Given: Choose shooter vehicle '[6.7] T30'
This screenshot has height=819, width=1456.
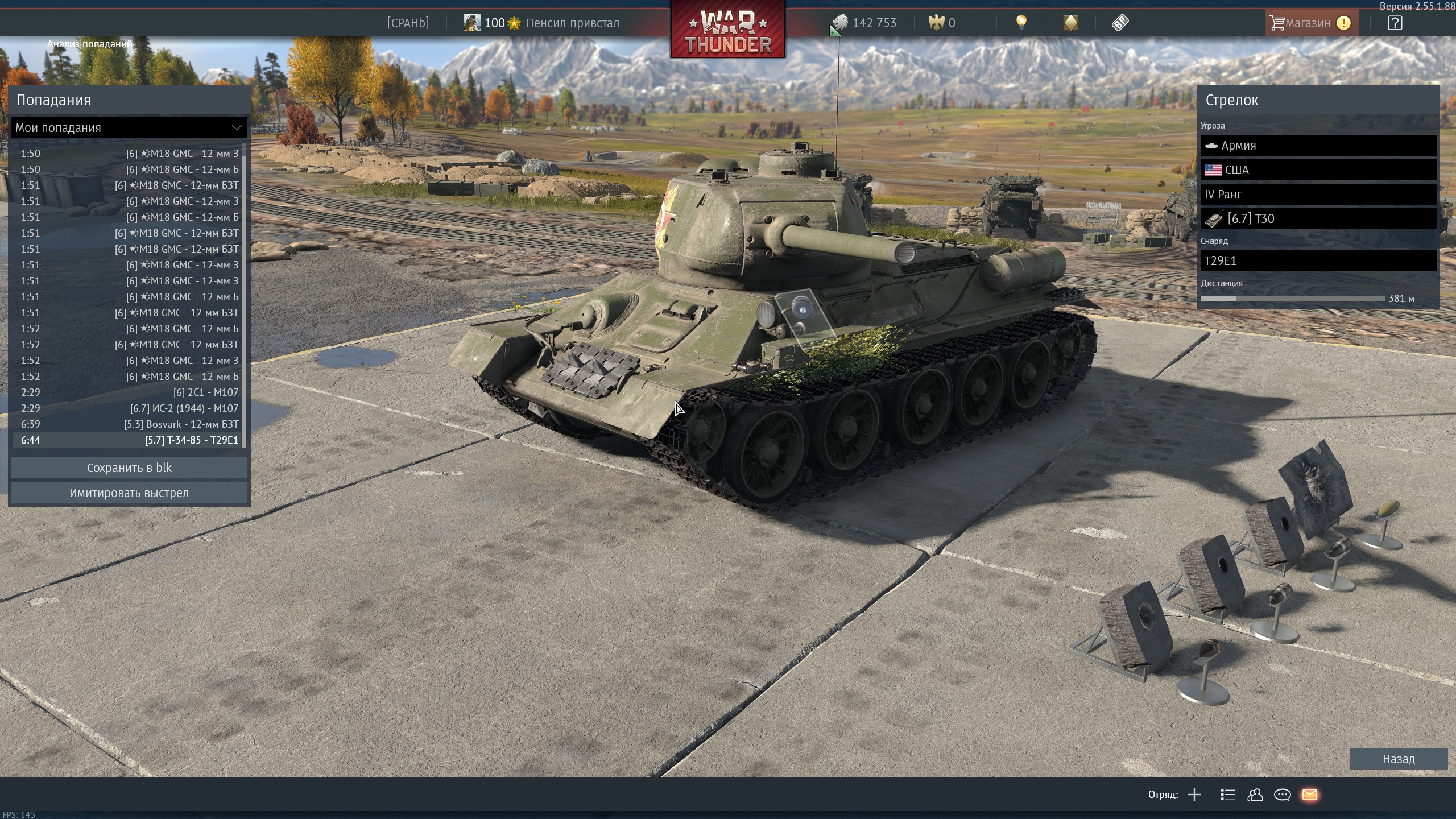Looking at the screenshot, I should [1318, 219].
